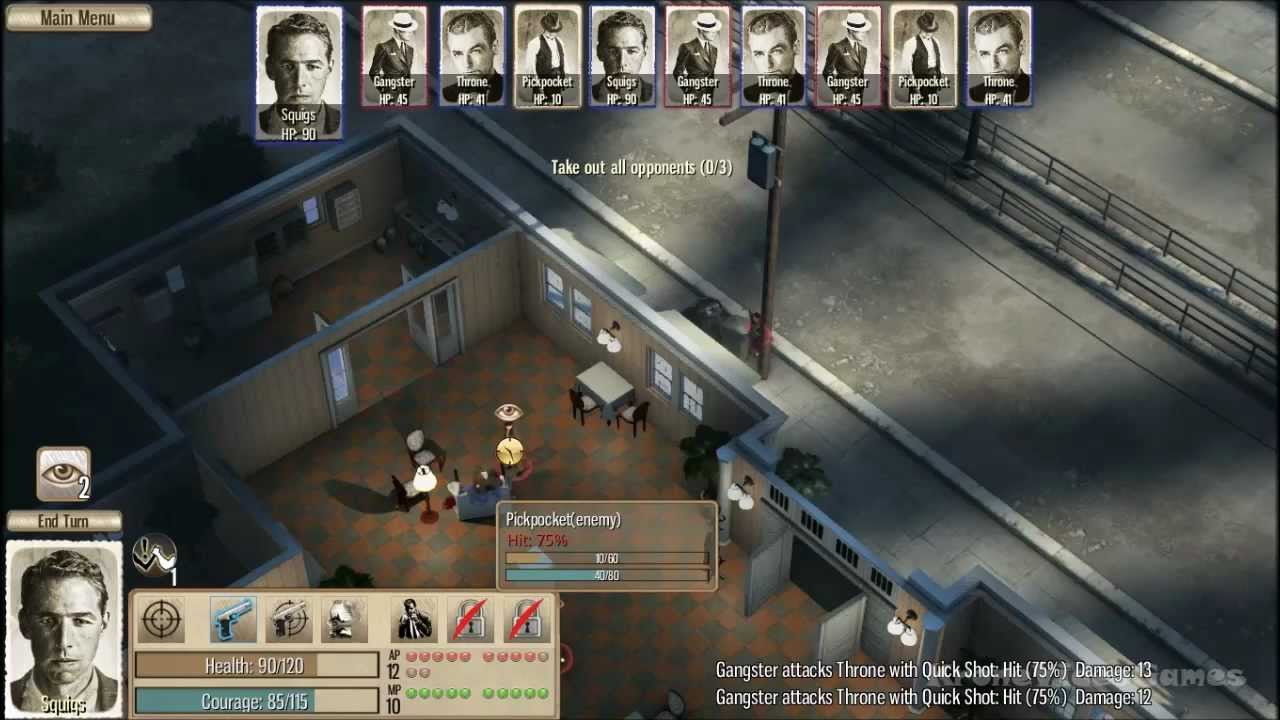Image resolution: width=1280 pixels, height=720 pixels.
Task: Click Squigs' large portrait beside the health bar
Action: (64, 628)
